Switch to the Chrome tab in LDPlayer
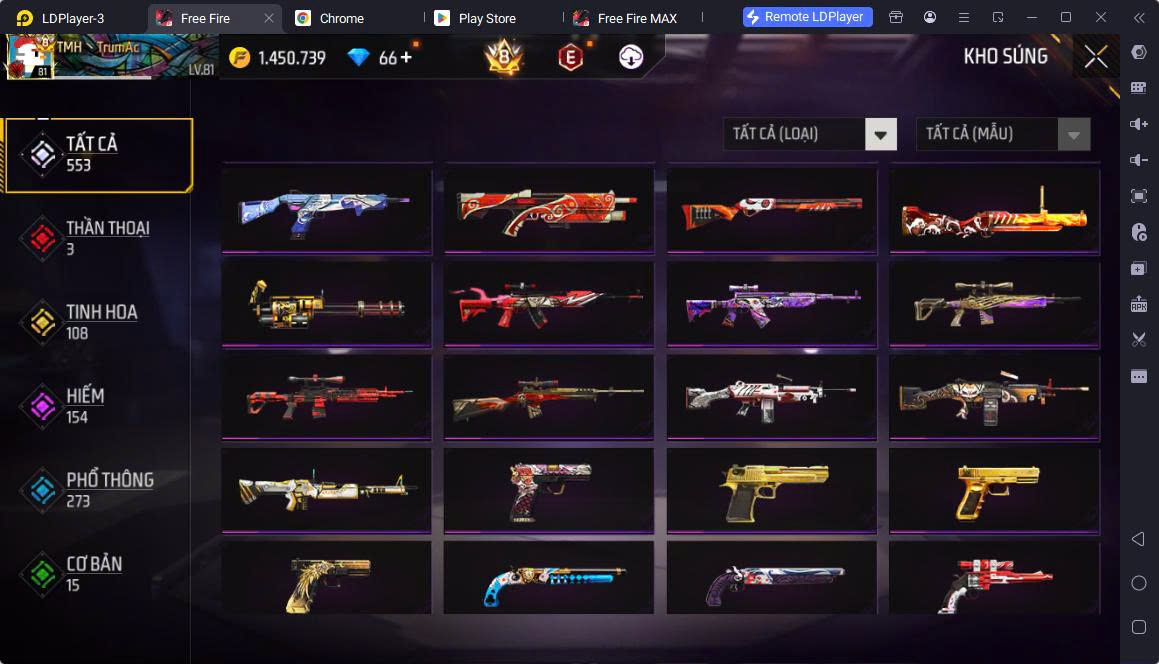 coord(342,18)
